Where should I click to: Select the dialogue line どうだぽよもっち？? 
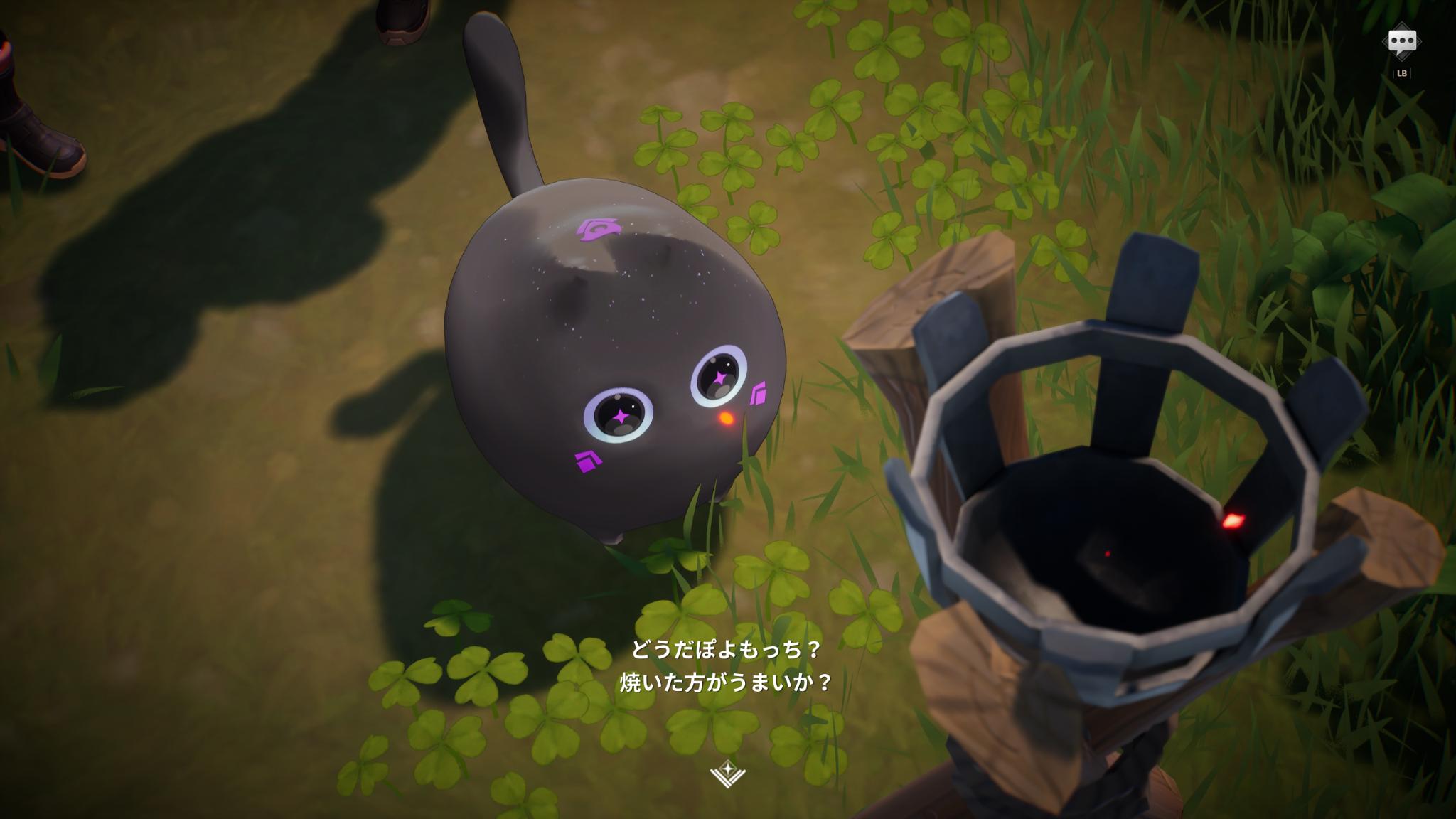pos(727,649)
